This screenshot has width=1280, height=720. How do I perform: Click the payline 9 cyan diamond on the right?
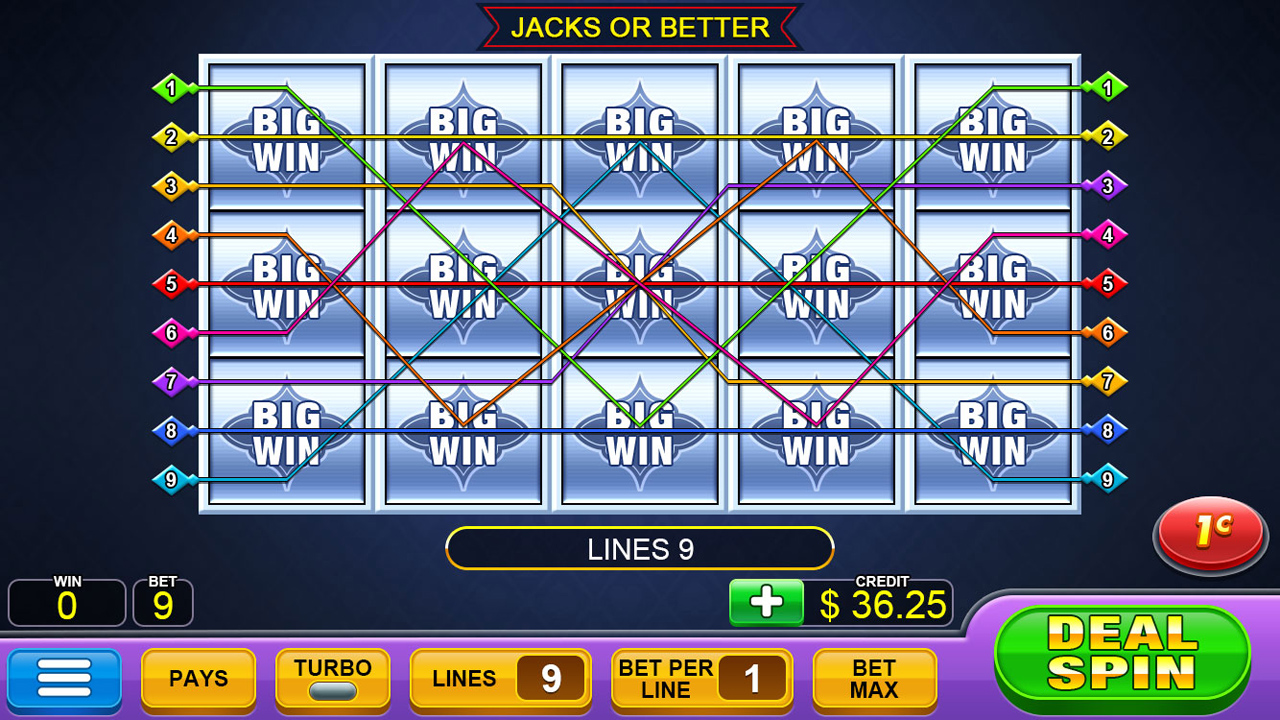coord(1106,478)
